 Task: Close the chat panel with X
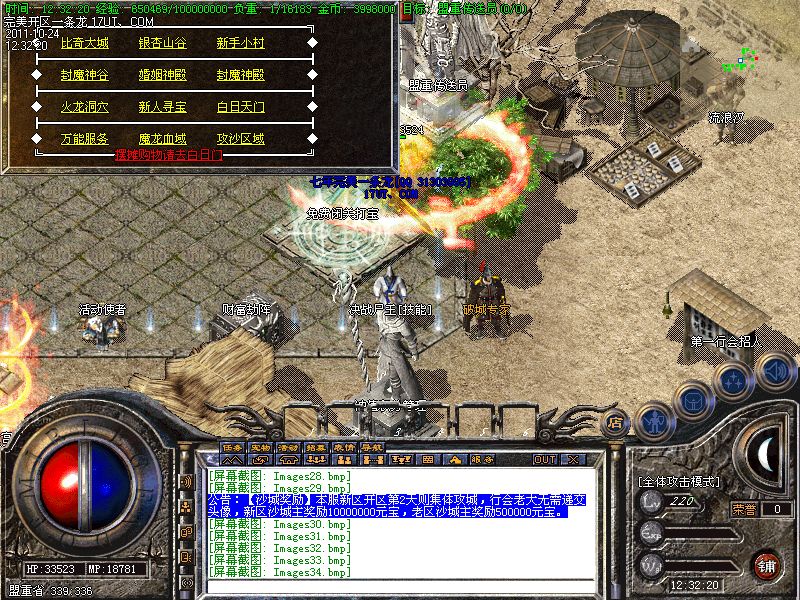pos(573,459)
